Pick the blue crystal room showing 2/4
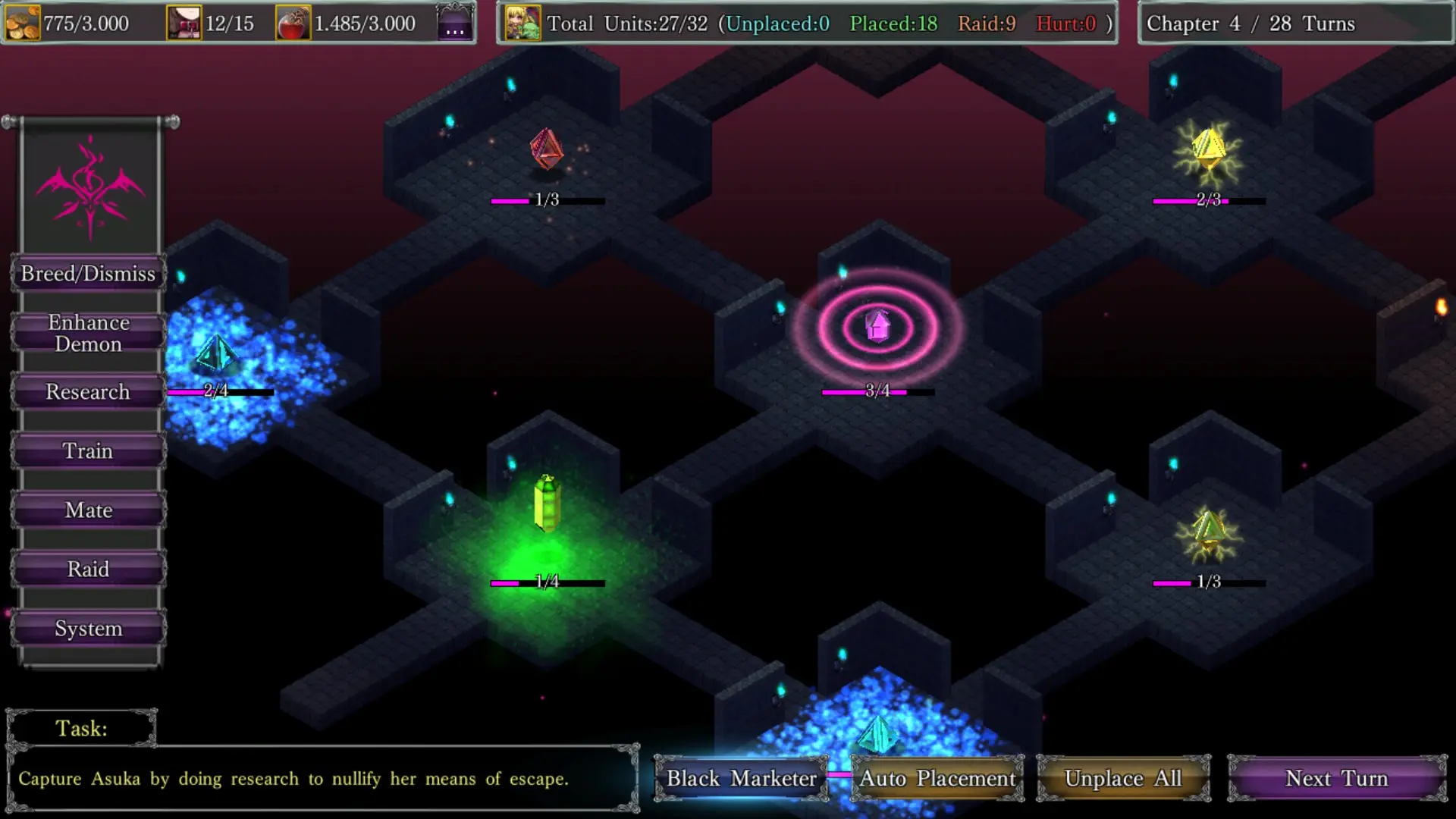1456x819 pixels. coord(216,354)
